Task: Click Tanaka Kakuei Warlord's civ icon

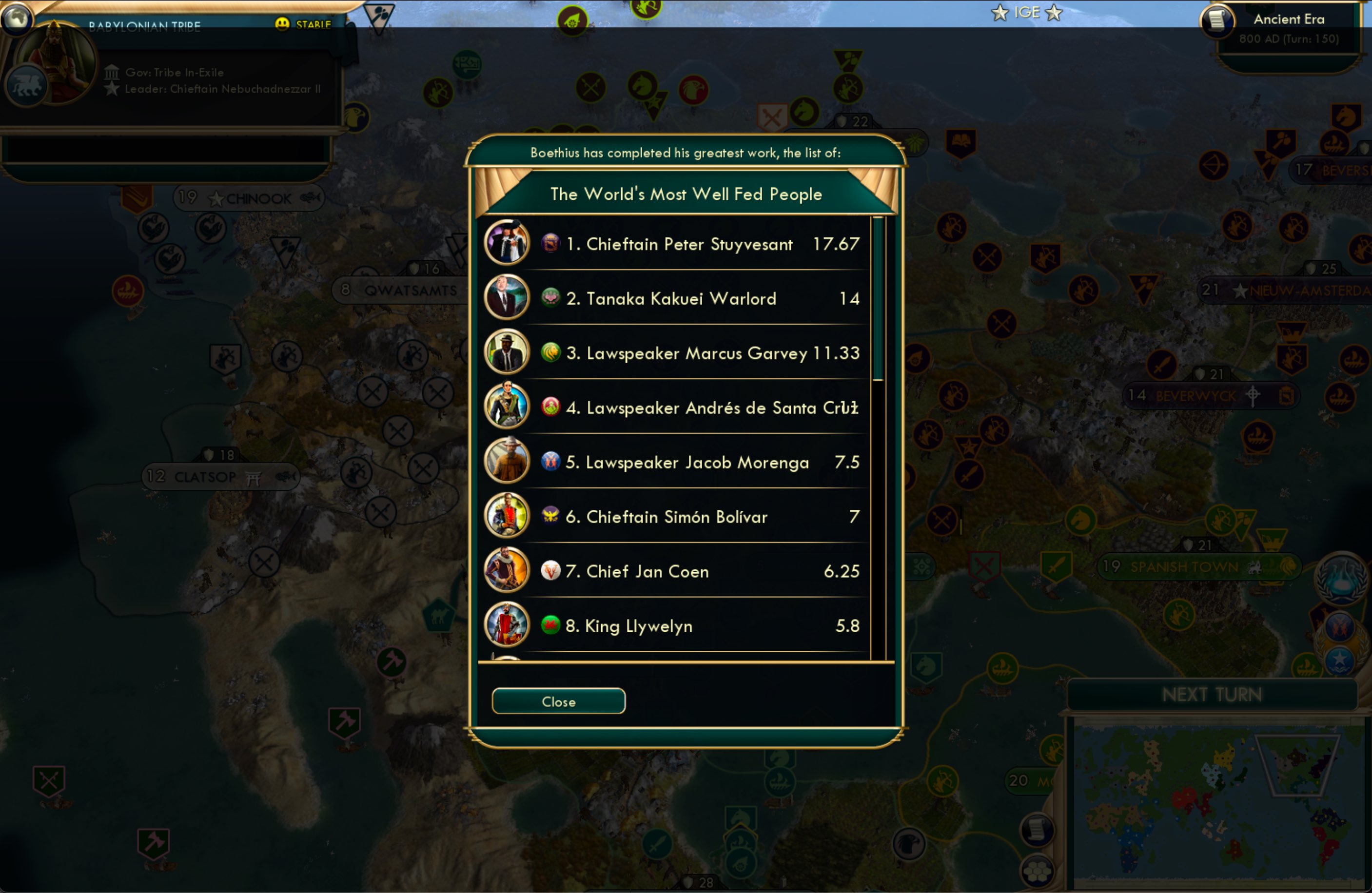Action: click(552, 297)
